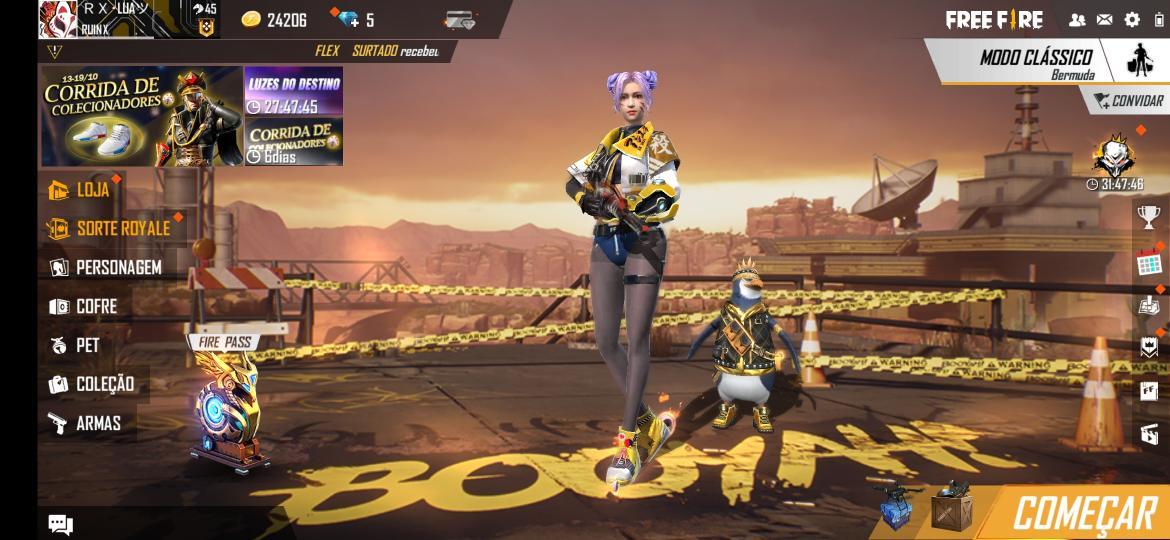Open the friends list icon
The width and height of the screenshot is (1170, 540).
[x=1077, y=19]
